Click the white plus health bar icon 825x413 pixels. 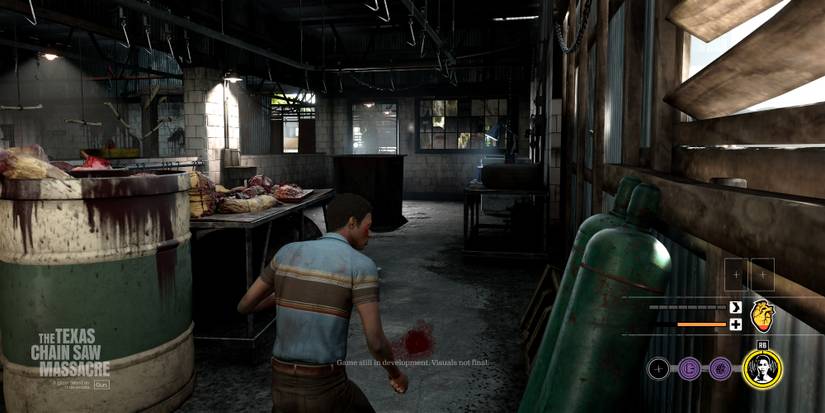click(735, 324)
